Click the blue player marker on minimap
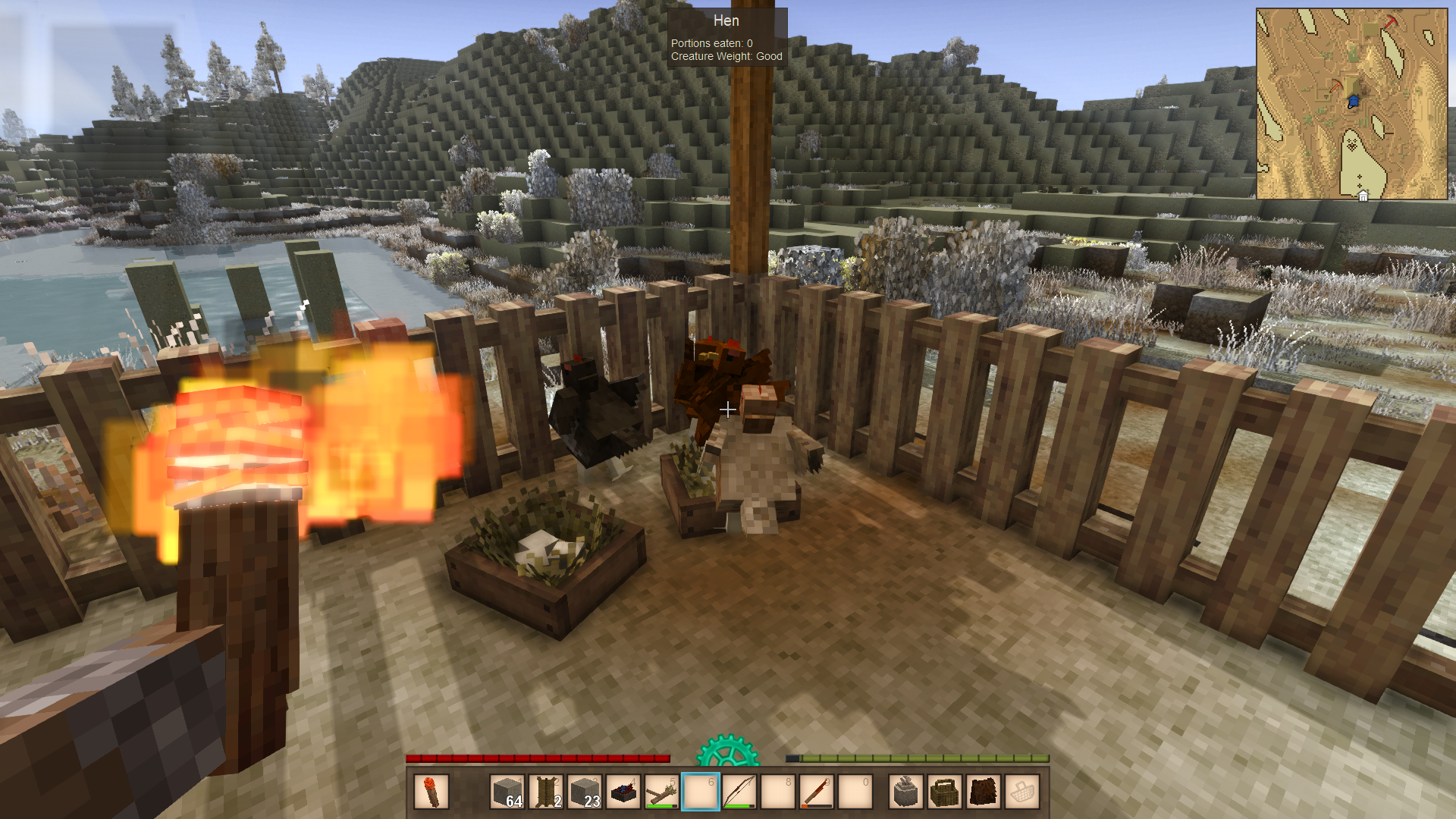Viewport: 1456px width, 819px height. [1354, 101]
